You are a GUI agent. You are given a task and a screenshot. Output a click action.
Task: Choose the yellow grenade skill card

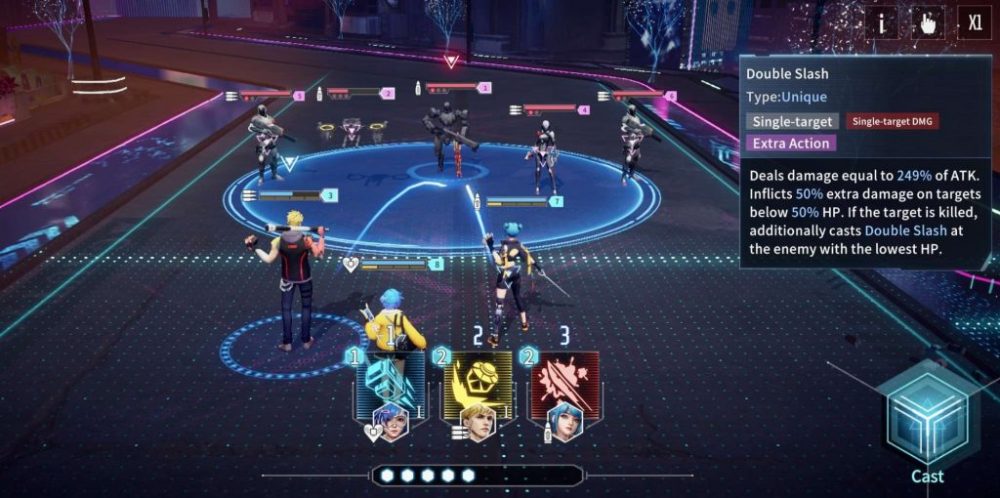tap(478, 386)
